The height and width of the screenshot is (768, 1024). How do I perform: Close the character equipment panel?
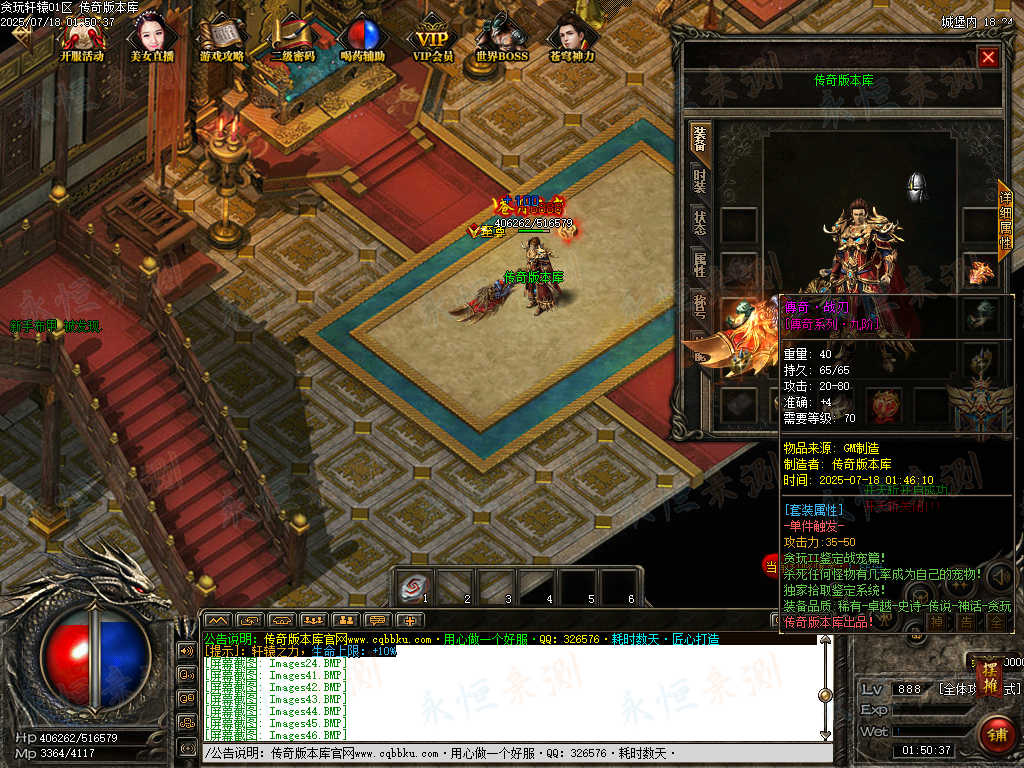(988, 57)
